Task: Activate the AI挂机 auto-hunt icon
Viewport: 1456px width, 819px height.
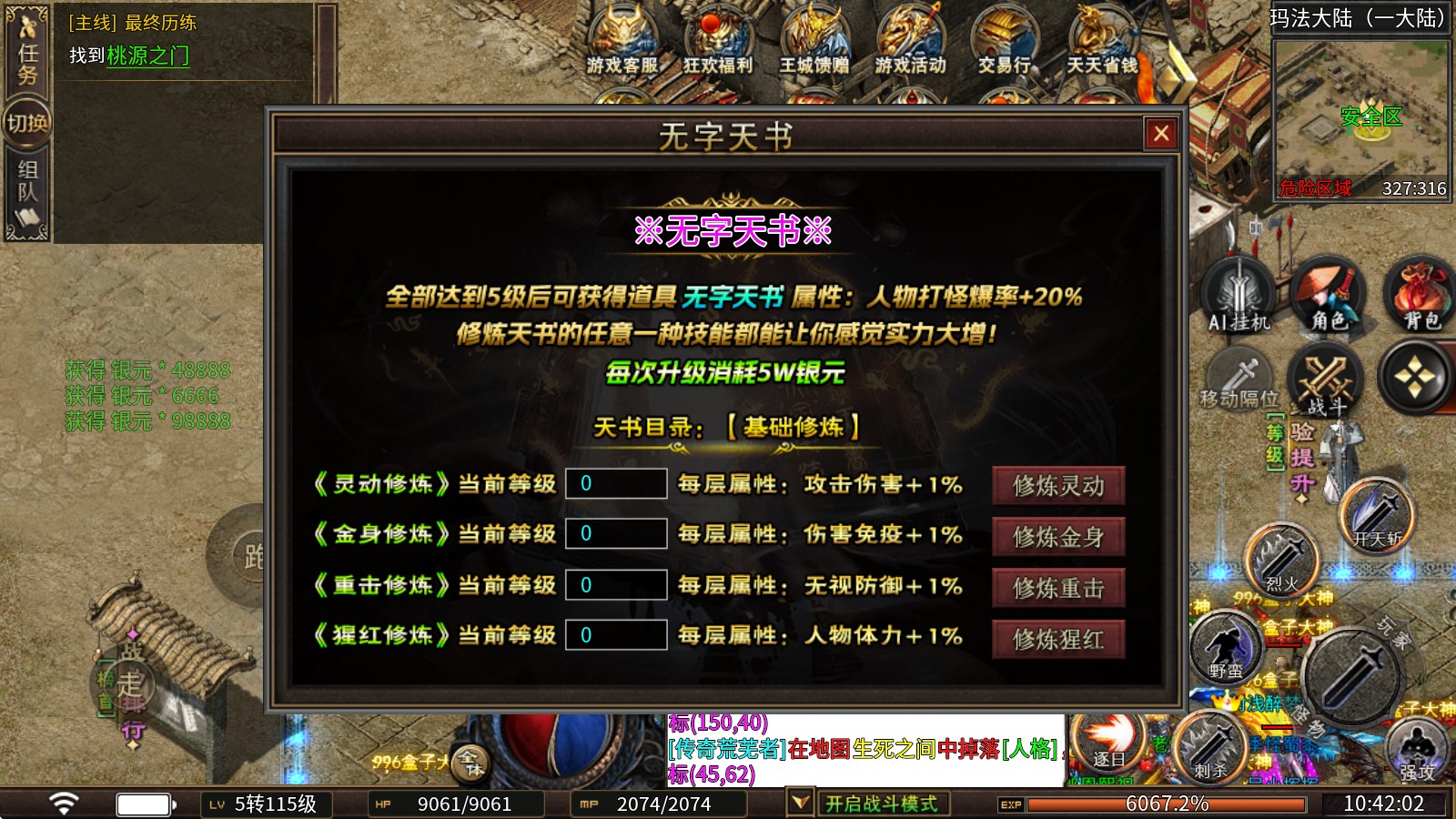Action: coord(1238,293)
